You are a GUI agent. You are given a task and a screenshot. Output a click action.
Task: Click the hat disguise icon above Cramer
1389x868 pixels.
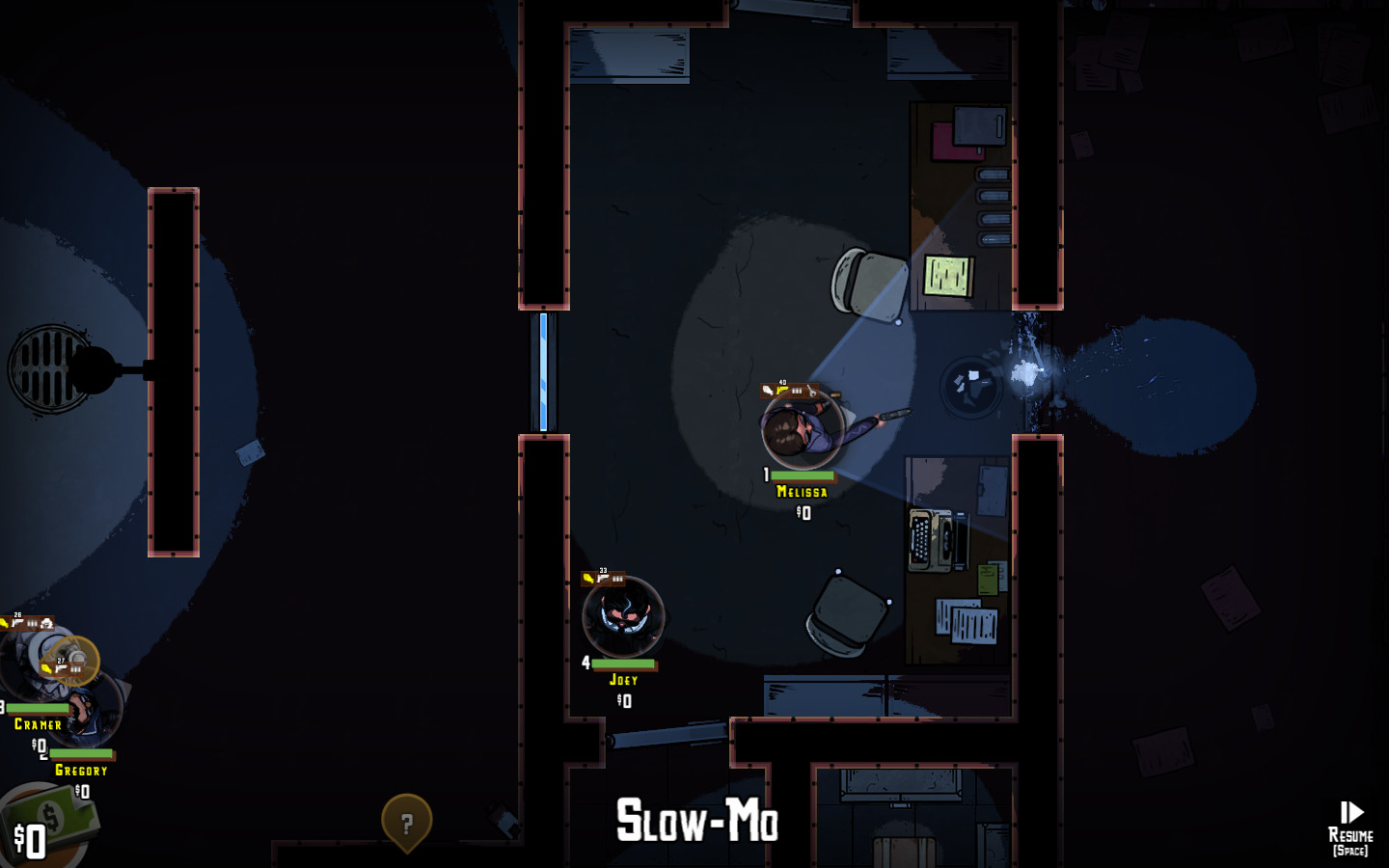(x=46, y=623)
